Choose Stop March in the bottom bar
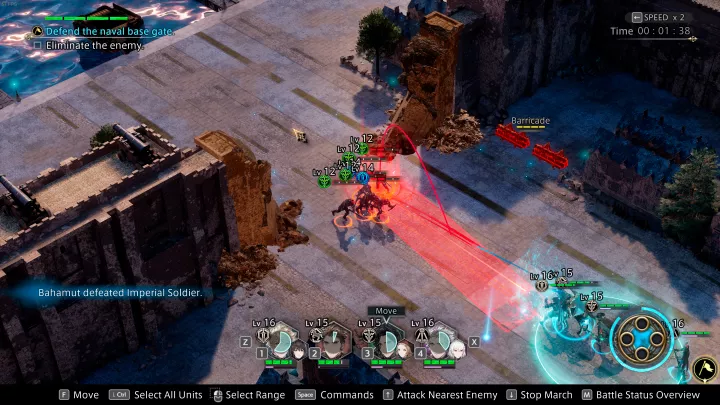The width and height of the screenshot is (720, 405). 545,395
